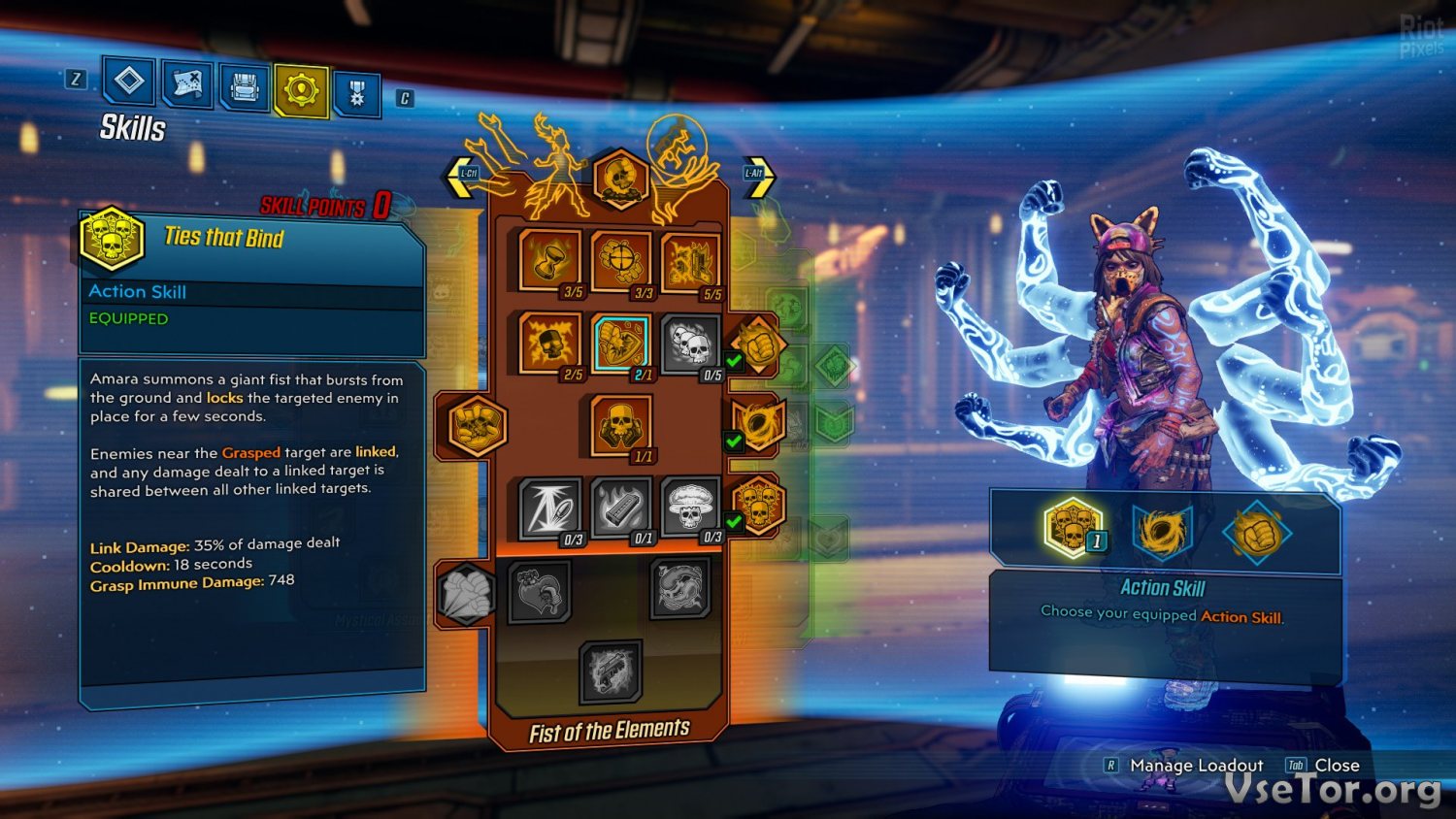Open the diamond-icon tab in top bar
1456x819 pixels.
(x=129, y=82)
